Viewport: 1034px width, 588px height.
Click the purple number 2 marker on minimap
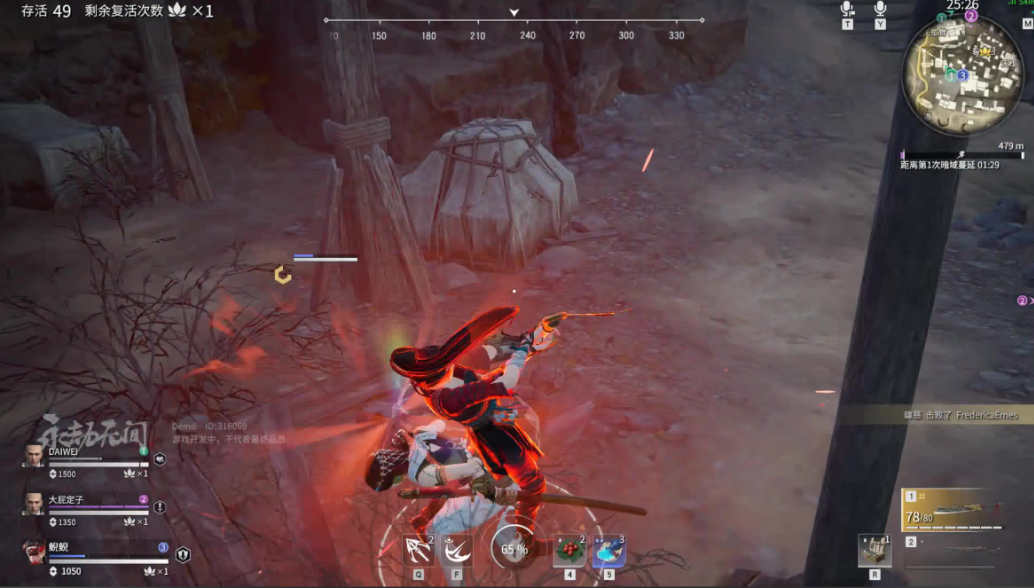coord(970,16)
